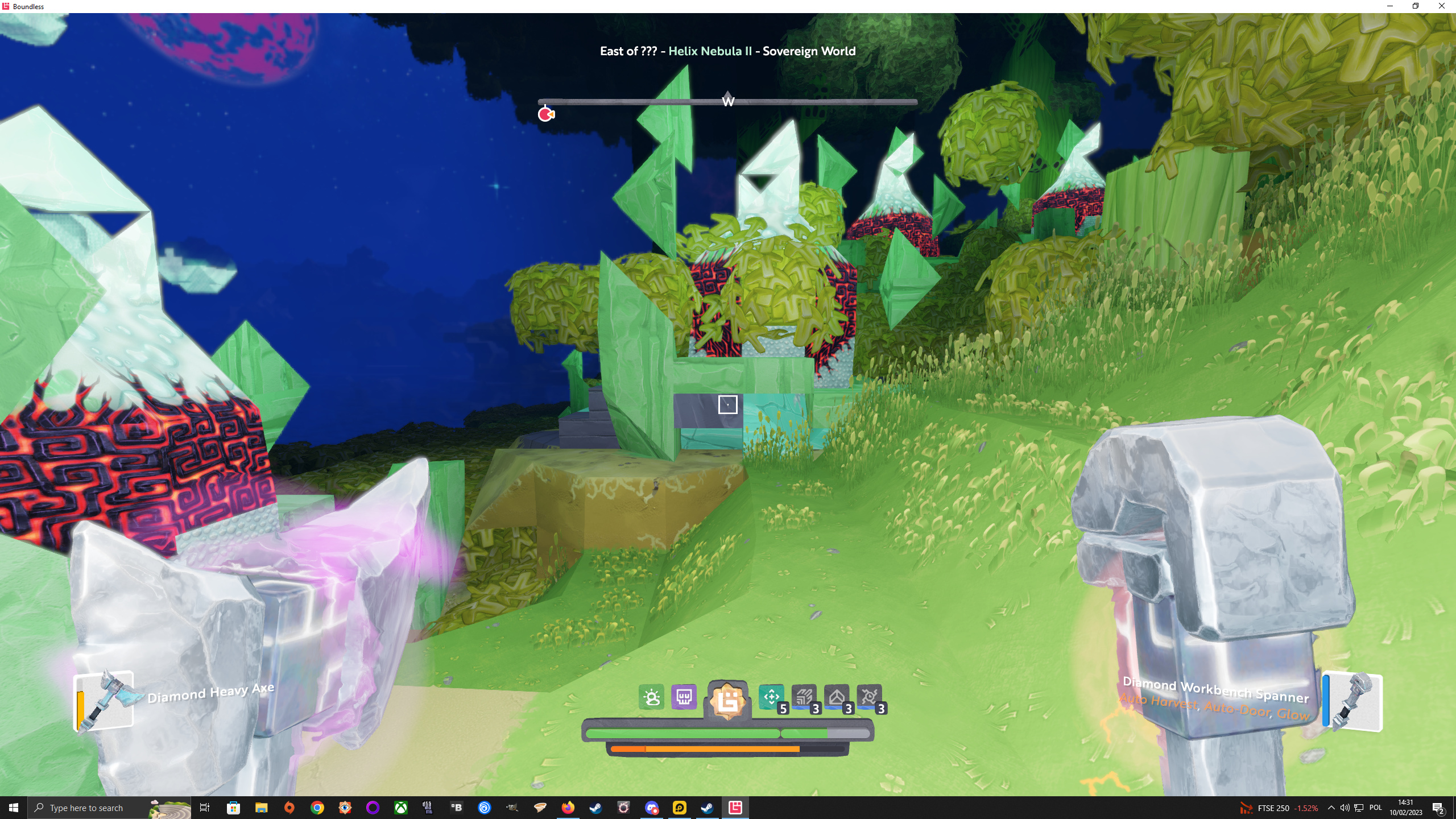Image resolution: width=1456 pixels, height=819 pixels.
Task: Close the Boundless game window
Action: point(1441,6)
